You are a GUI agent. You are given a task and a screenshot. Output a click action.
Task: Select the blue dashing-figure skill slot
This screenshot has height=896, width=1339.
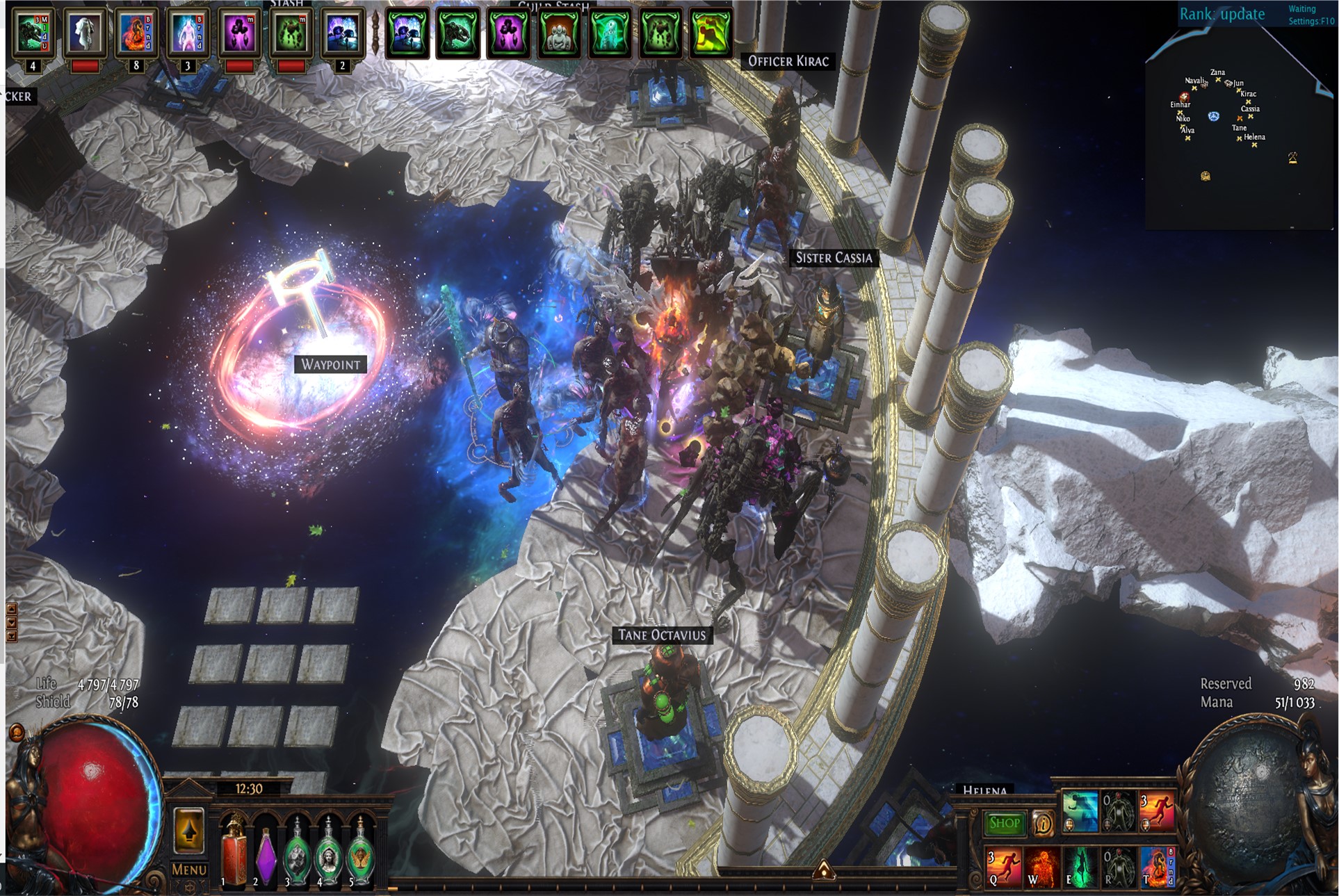tap(1080, 811)
